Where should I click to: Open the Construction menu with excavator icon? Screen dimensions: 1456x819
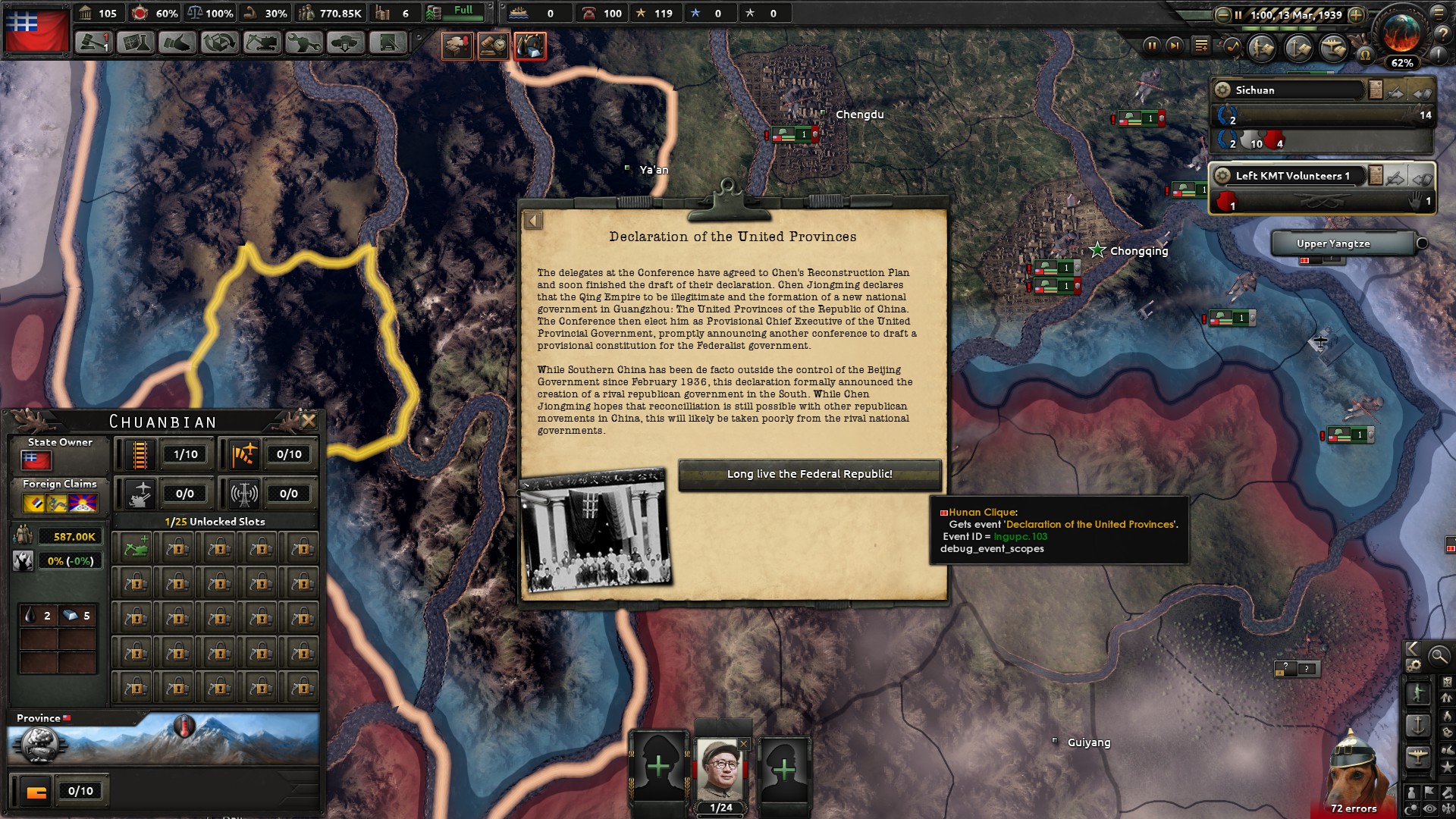click(x=262, y=42)
